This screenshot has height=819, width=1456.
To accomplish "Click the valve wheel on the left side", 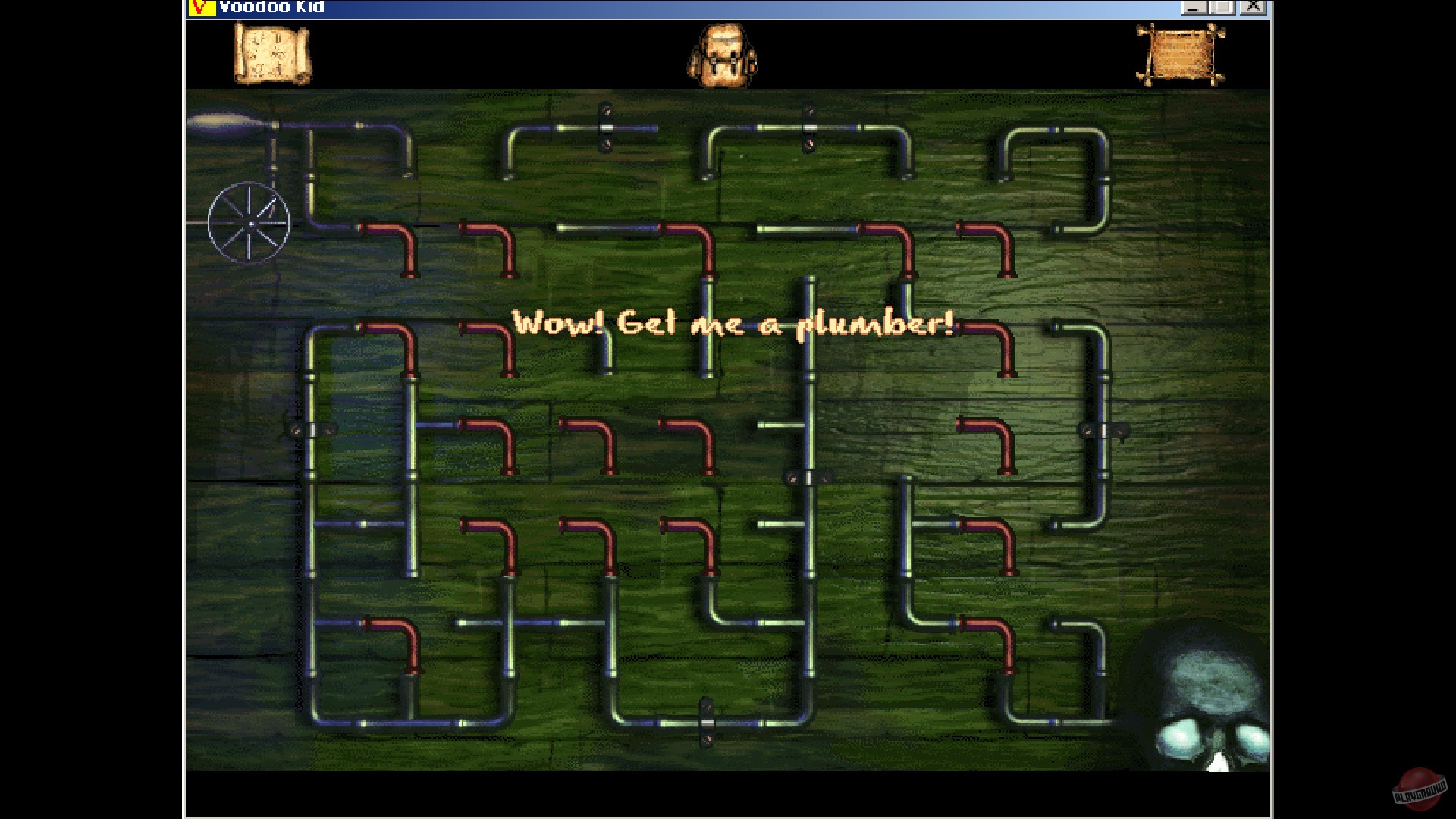I will pyautogui.click(x=249, y=222).
